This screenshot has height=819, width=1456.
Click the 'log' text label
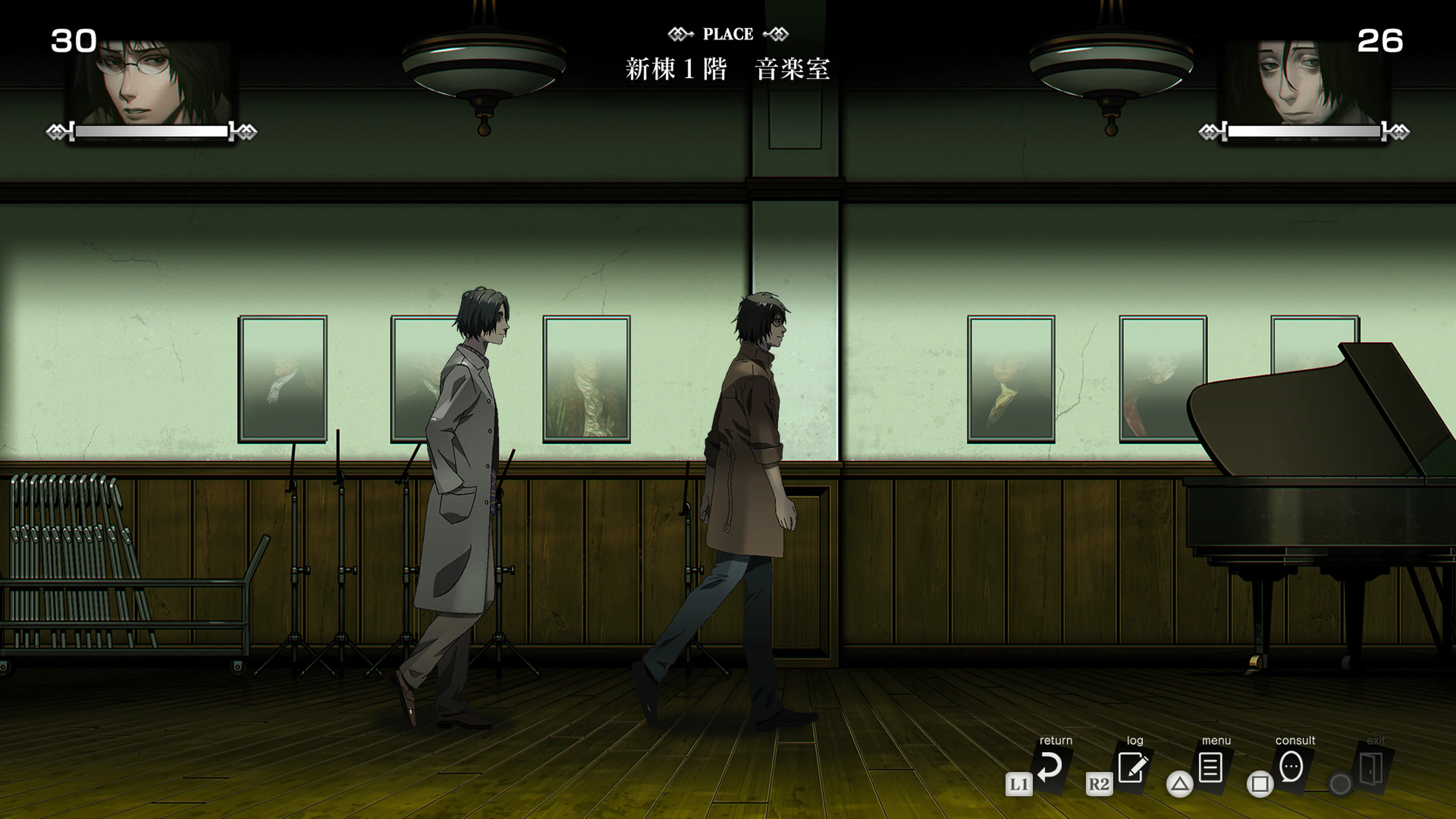tap(1136, 741)
